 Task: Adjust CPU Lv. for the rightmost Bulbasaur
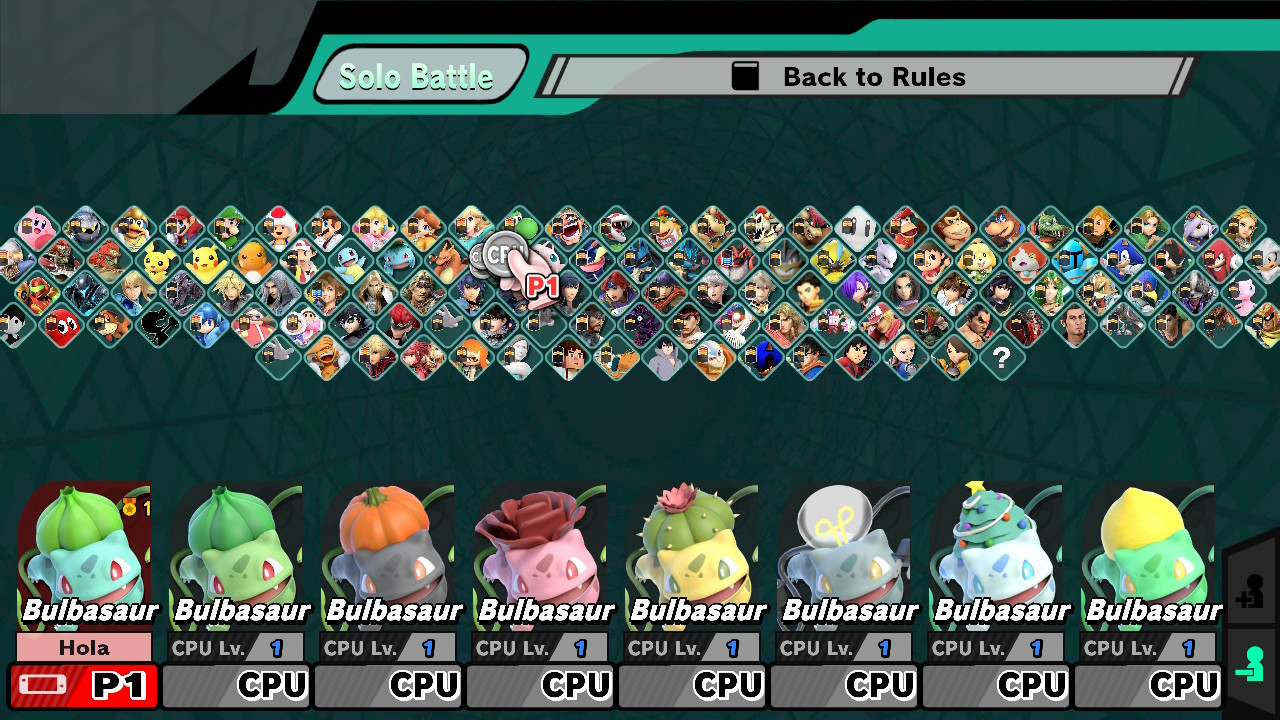click(x=1147, y=647)
